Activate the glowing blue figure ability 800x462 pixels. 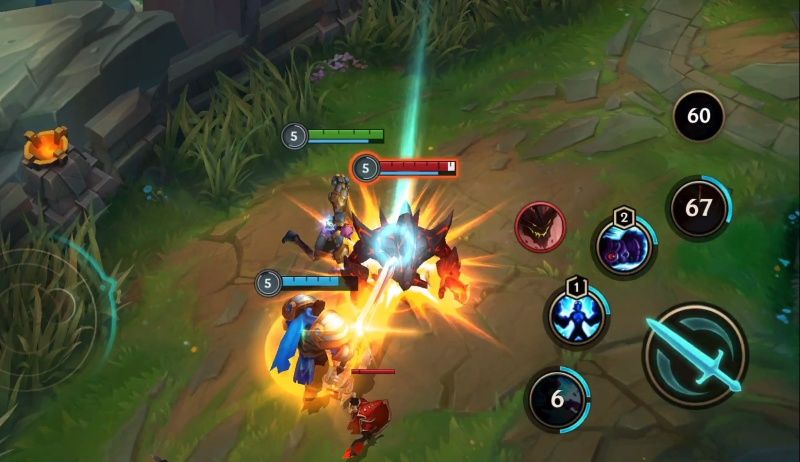(x=577, y=314)
